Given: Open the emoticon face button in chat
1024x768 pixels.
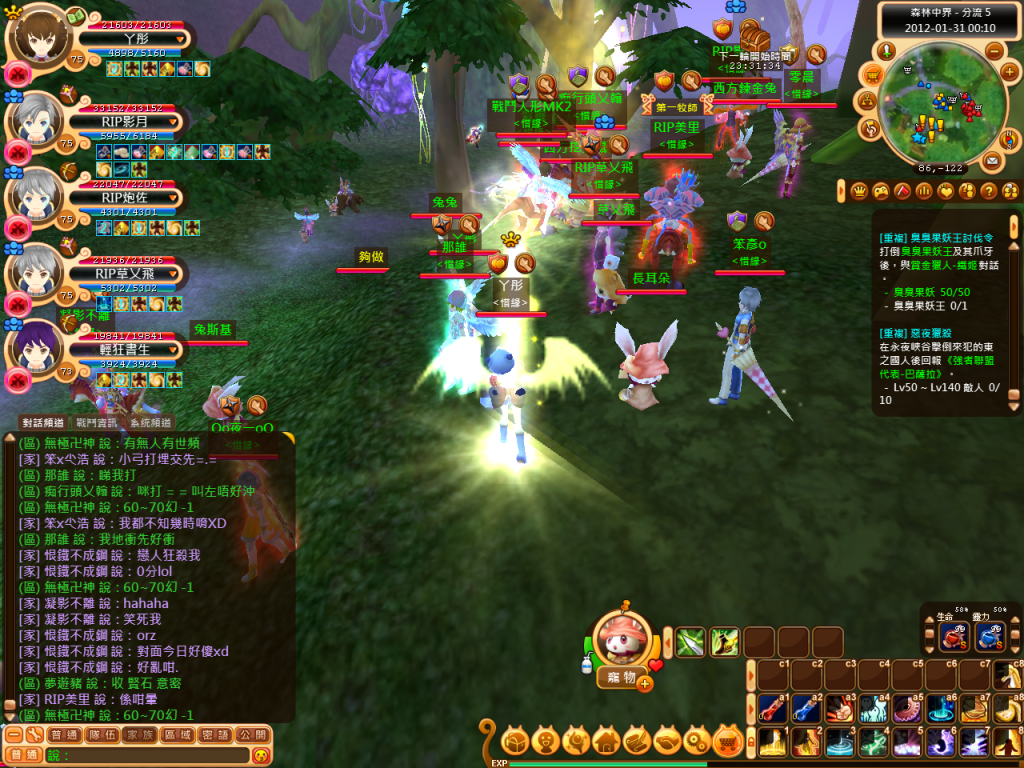Looking at the screenshot, I should click(261, 755).
